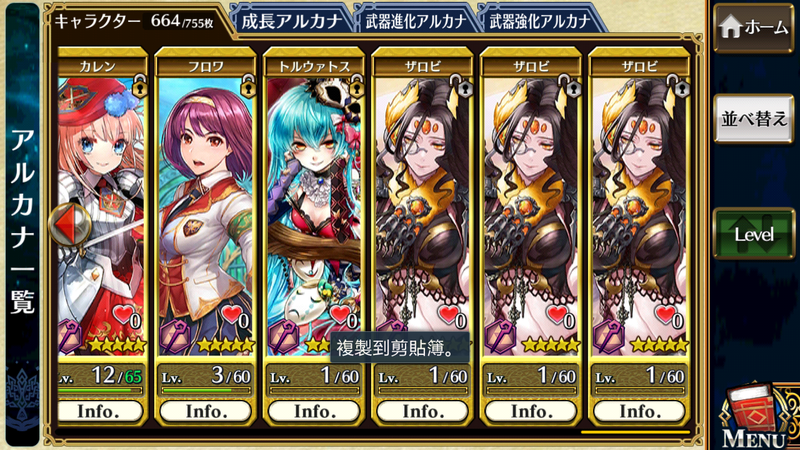
Task: Switch to 武器進化アルカナ tab
Action: click(419, 20)
